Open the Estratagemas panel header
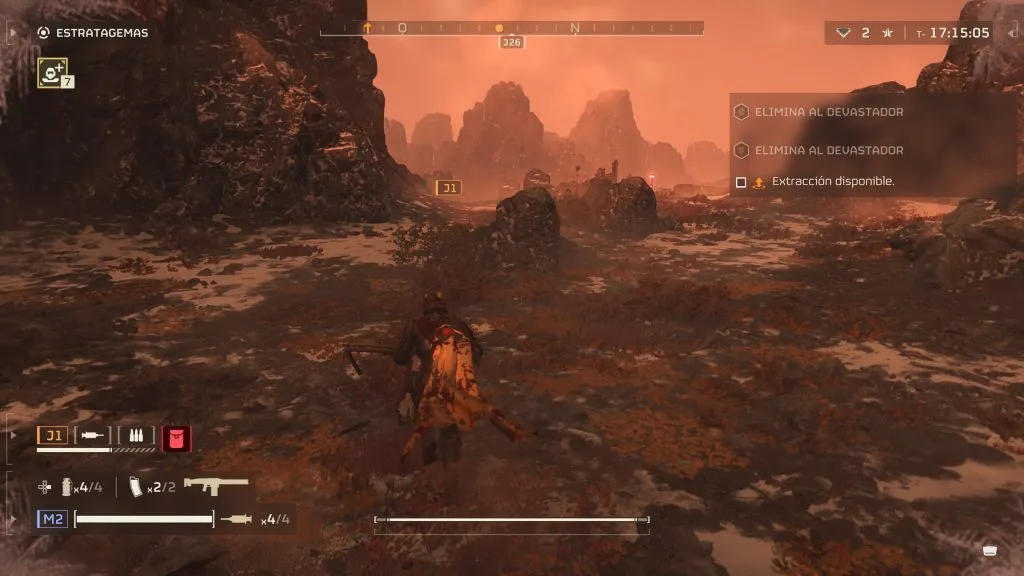 (101, 33)
